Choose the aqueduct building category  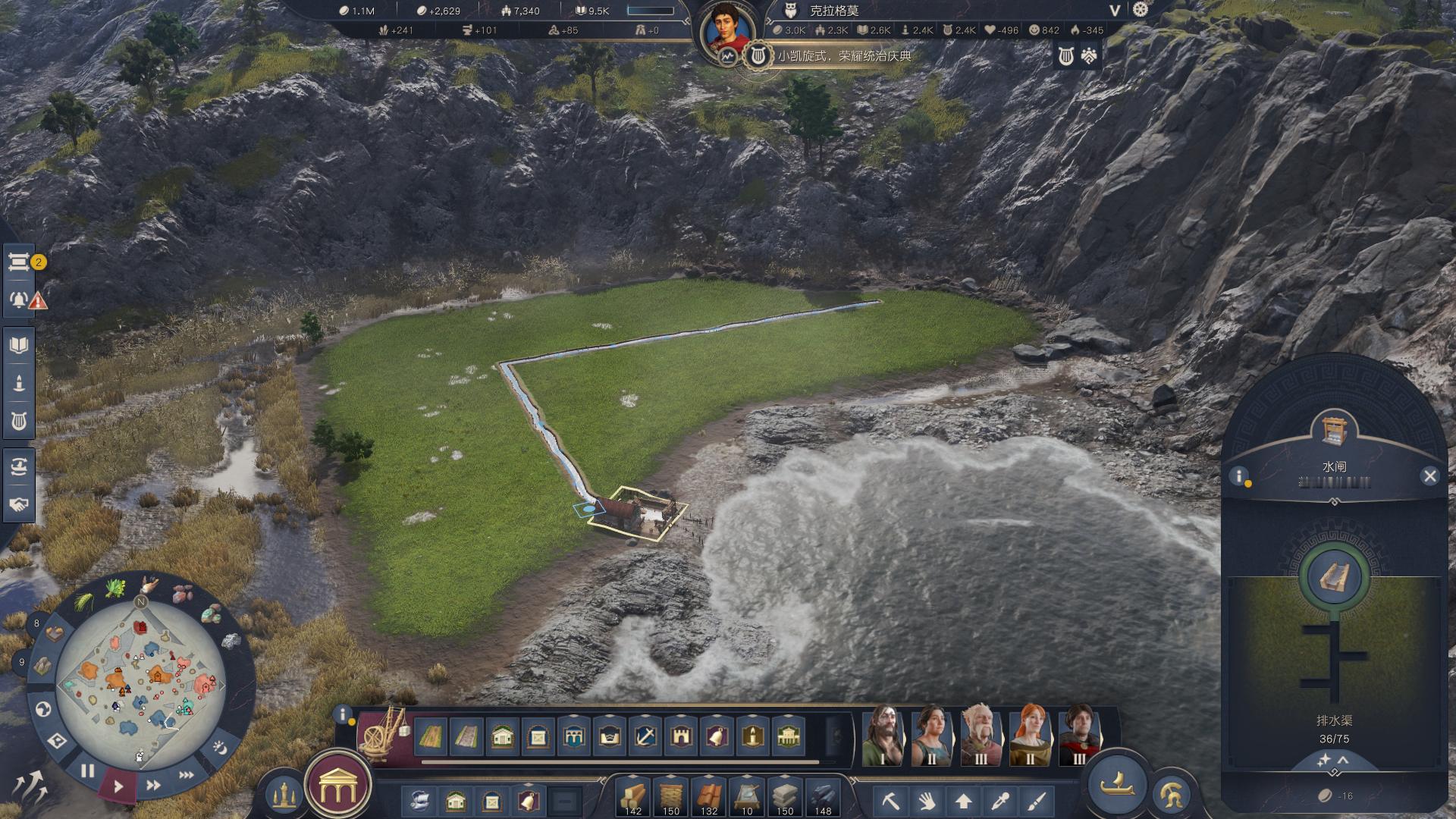(573, 736)
